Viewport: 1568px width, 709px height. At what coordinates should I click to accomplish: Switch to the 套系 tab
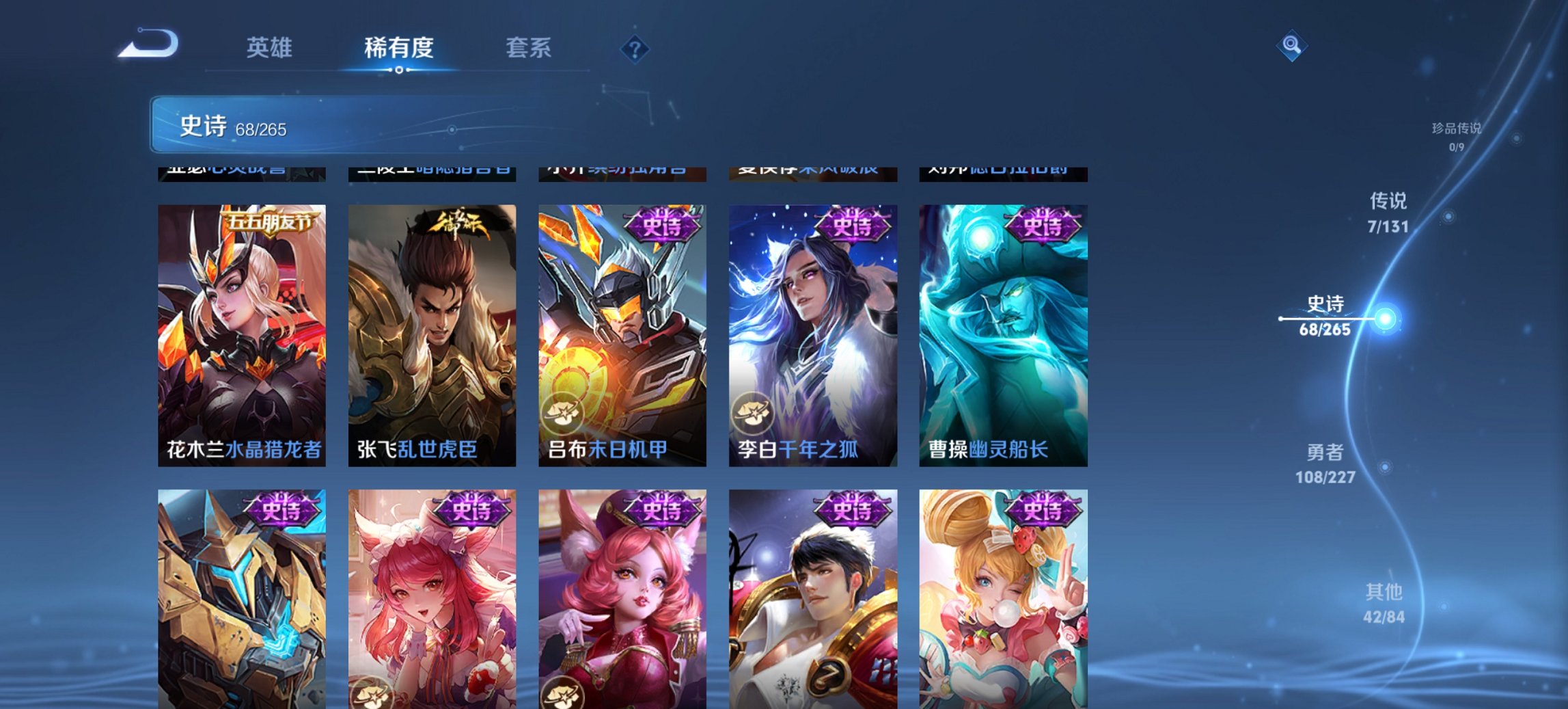point(529,48)
